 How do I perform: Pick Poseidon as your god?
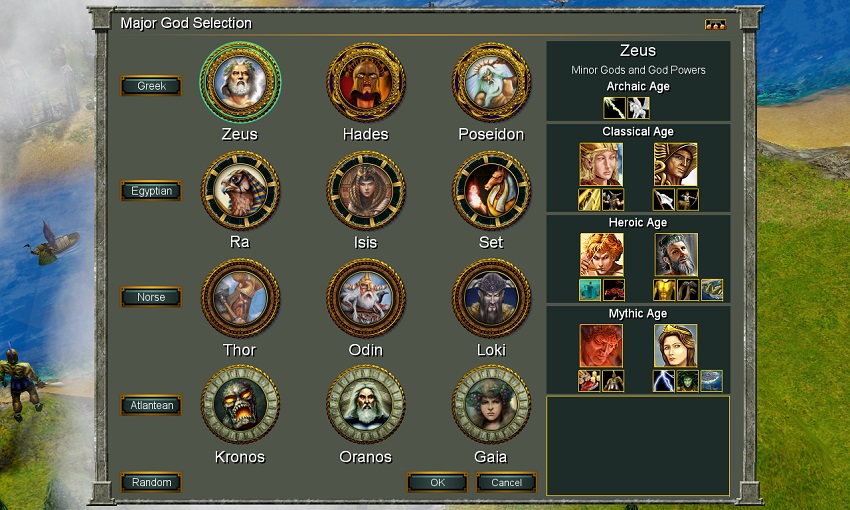pos(491,82)
